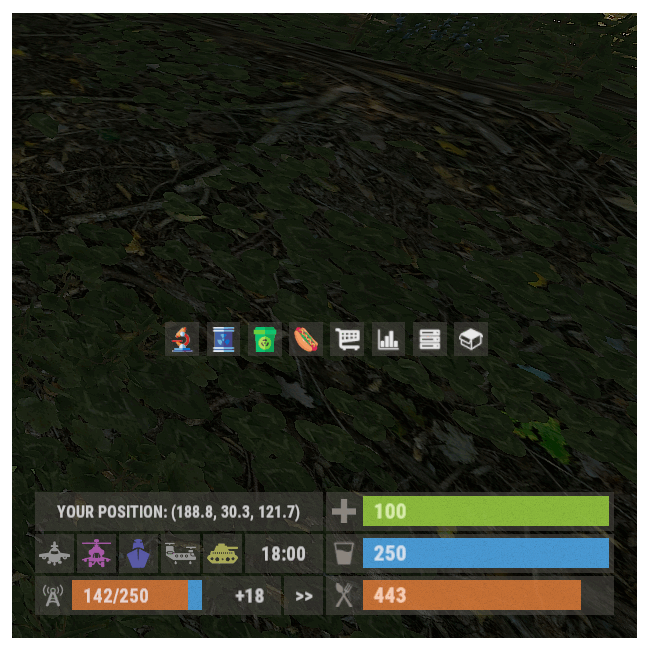Select the blue cargo ship icon
Image resolution: width=650 pixels, height=650 pixels.
point(138,553)
